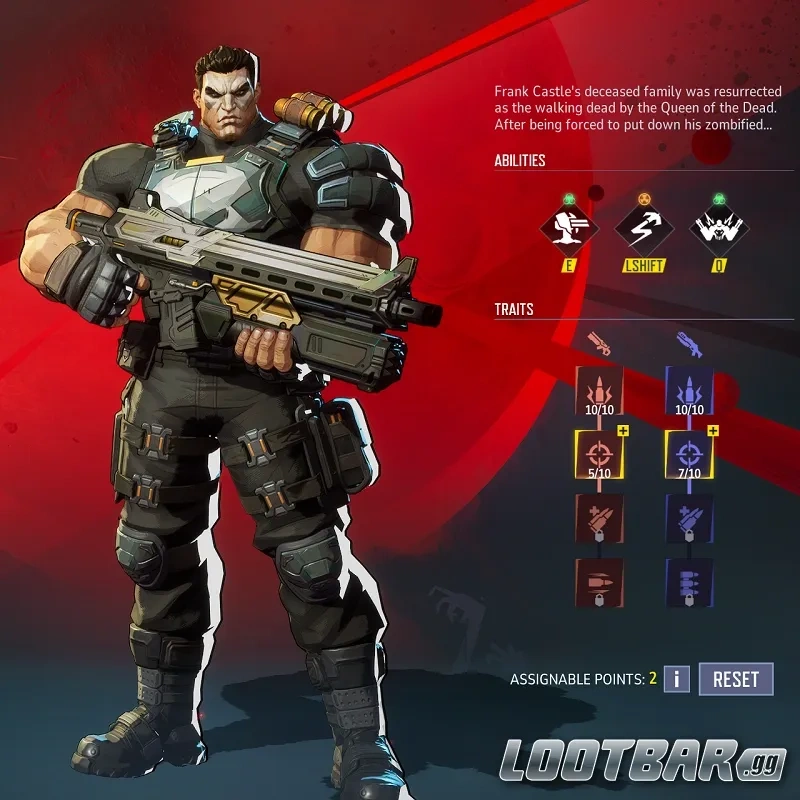800x800 pixels.
Task: Select the locked blue triple-bullet trait
Action: click(690, 582)
